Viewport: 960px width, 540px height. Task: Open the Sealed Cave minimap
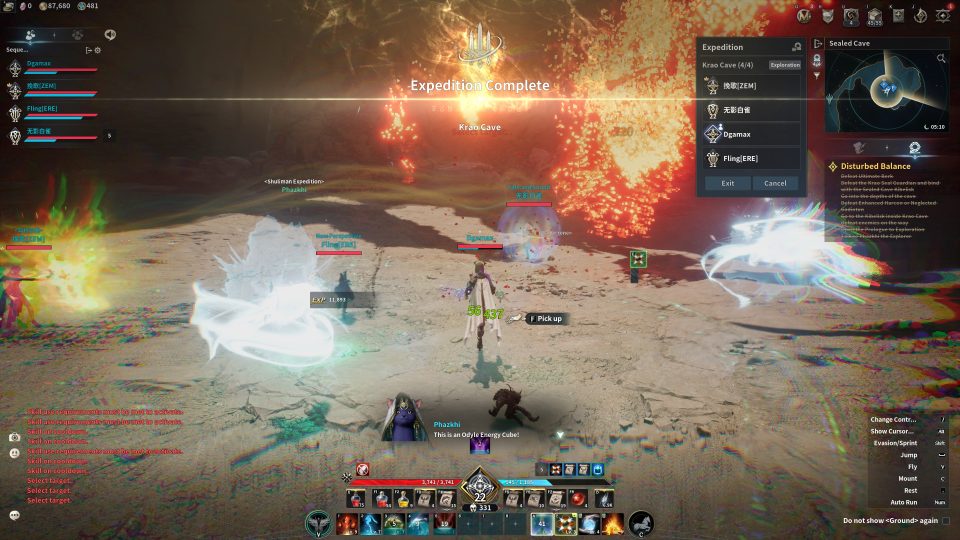tap(885, 92)
